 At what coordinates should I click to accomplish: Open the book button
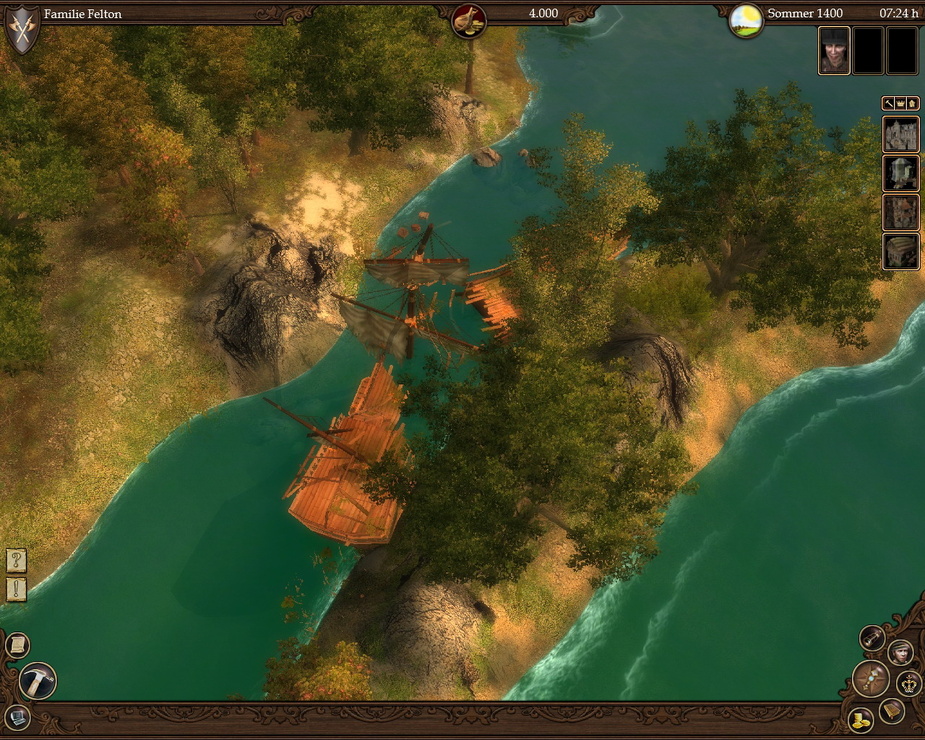coord(892,711)
